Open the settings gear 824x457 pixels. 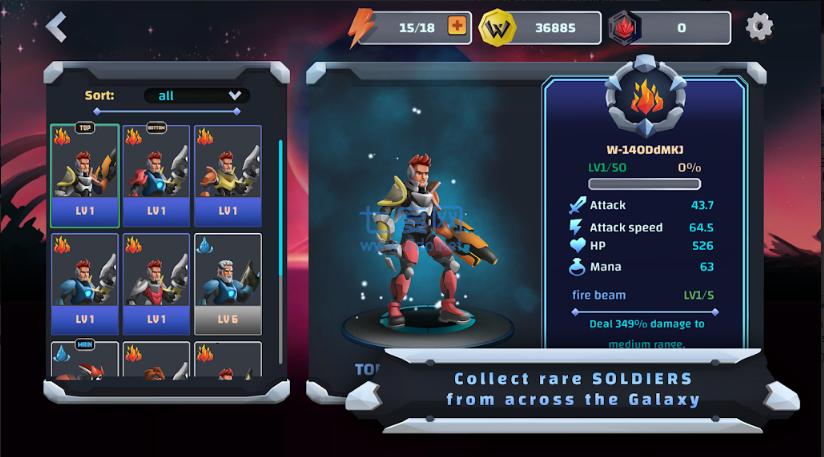[x=760, y=27]
